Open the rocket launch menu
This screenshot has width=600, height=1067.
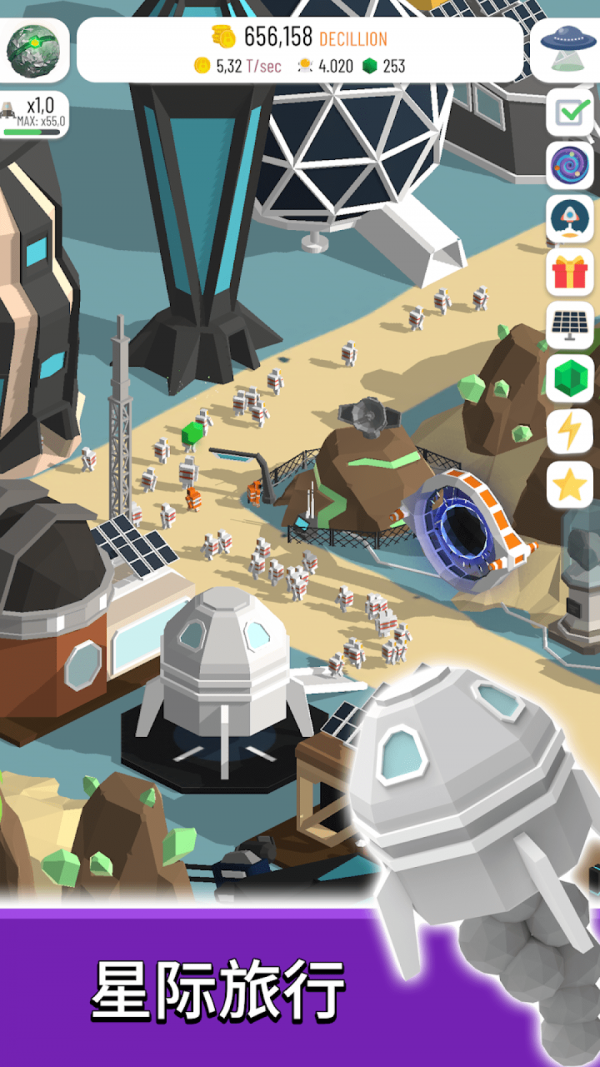[570, 219]
